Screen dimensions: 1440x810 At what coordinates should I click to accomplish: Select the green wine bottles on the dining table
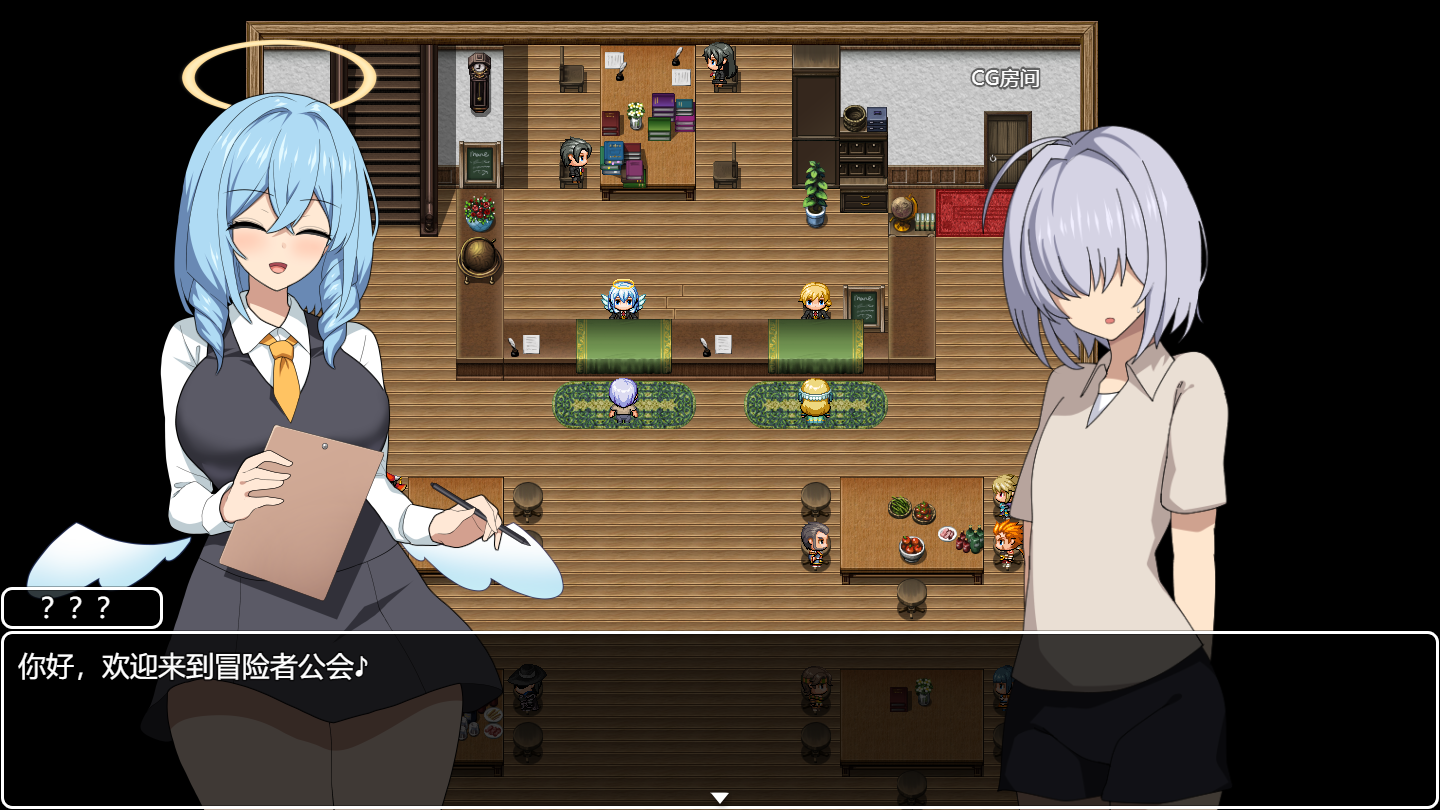pyautogui.click(x=975, y=541)
